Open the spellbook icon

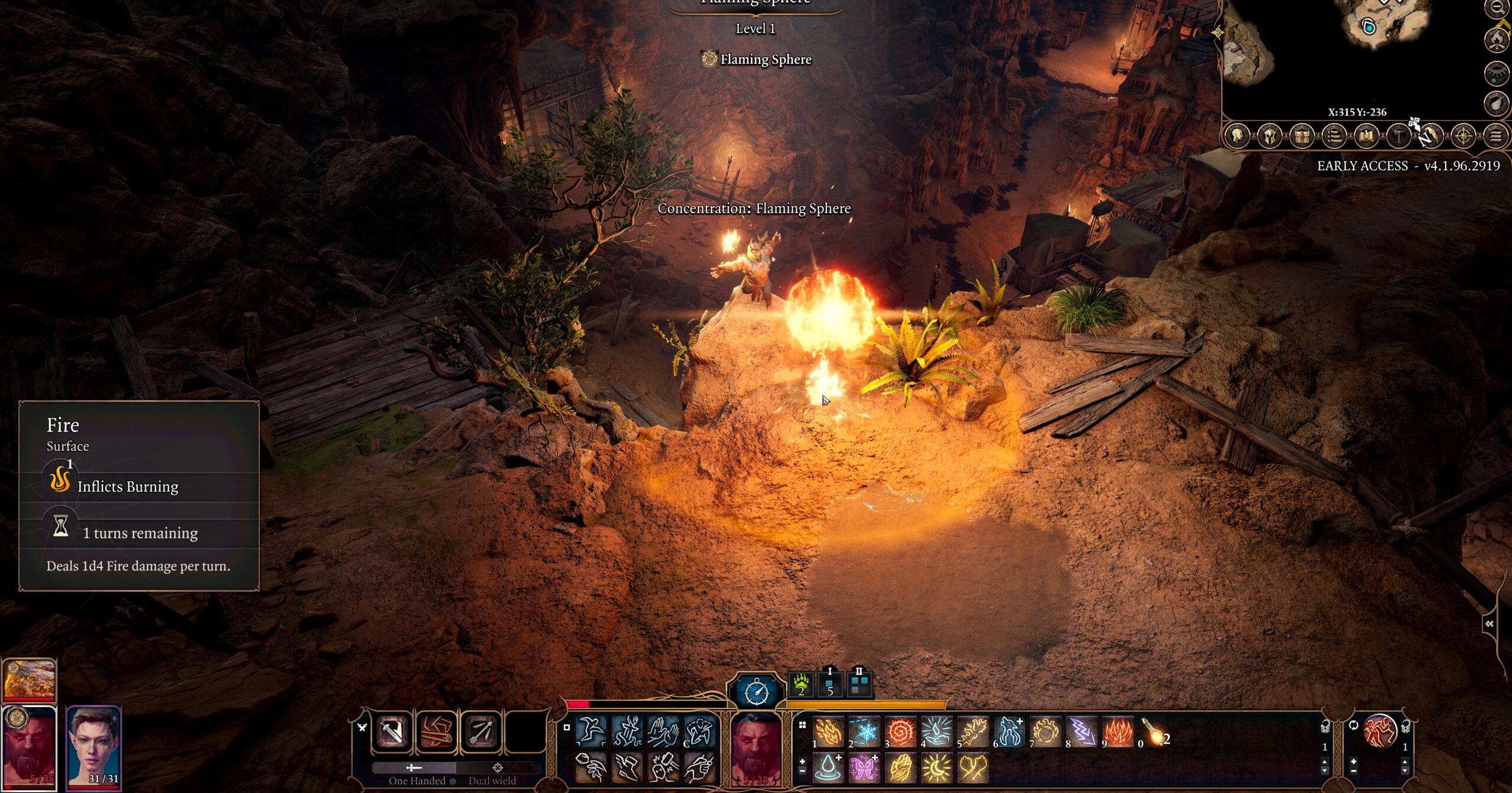point(1366,136)
